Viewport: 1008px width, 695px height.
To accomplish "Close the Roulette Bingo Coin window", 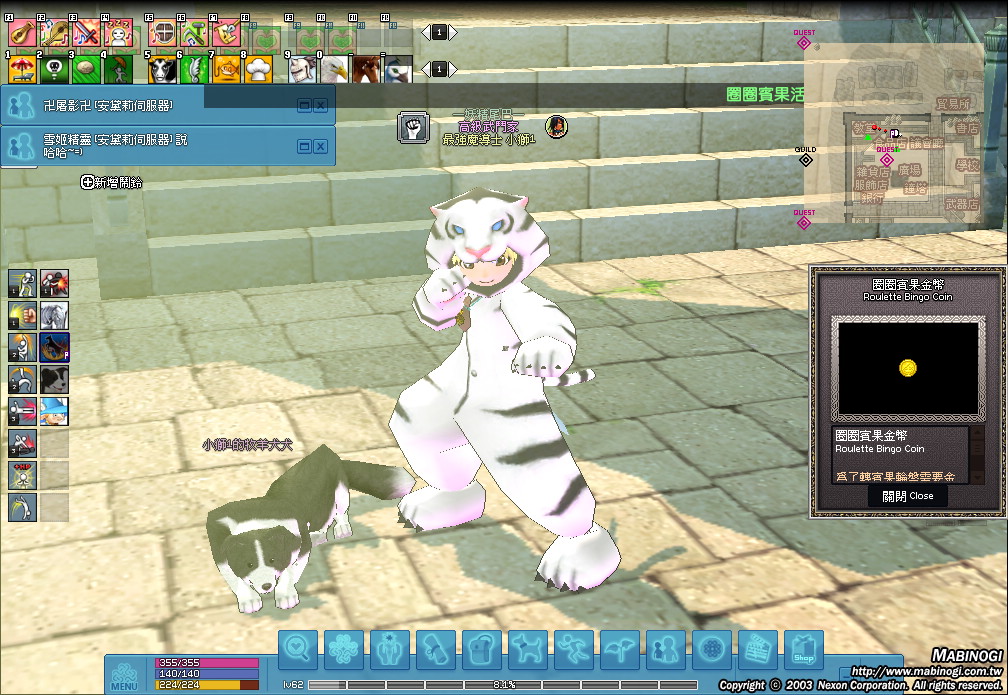I will tap(908, 495).
